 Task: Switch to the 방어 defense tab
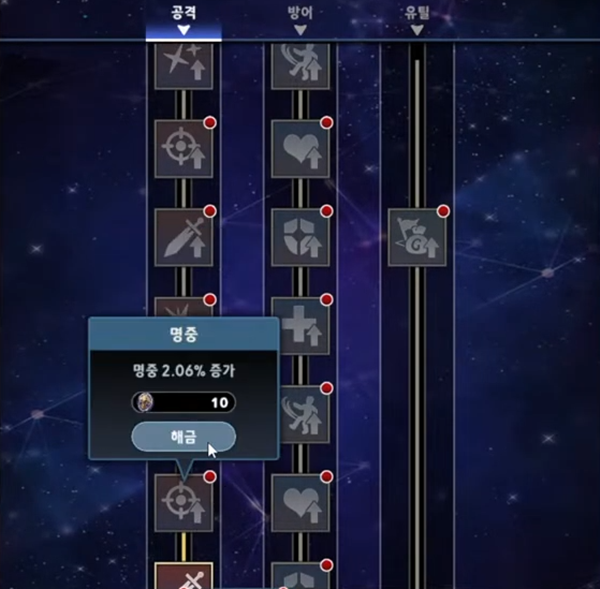pyautogui.click(x=300, y=17)
